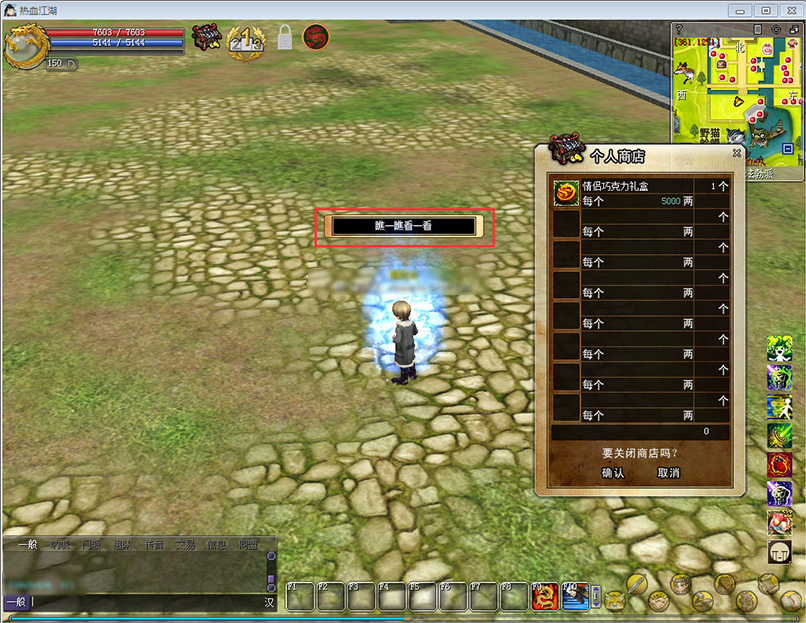Switch chat to the 组队 tab
This screenshot has height=623, width=806.
tap(122, 545)
